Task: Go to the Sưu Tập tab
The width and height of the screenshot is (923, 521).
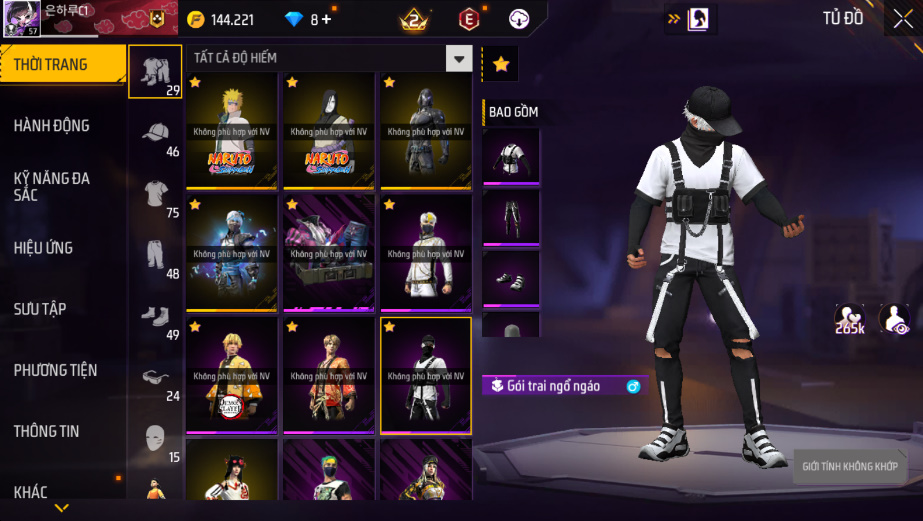Action: tap(41, 309)
